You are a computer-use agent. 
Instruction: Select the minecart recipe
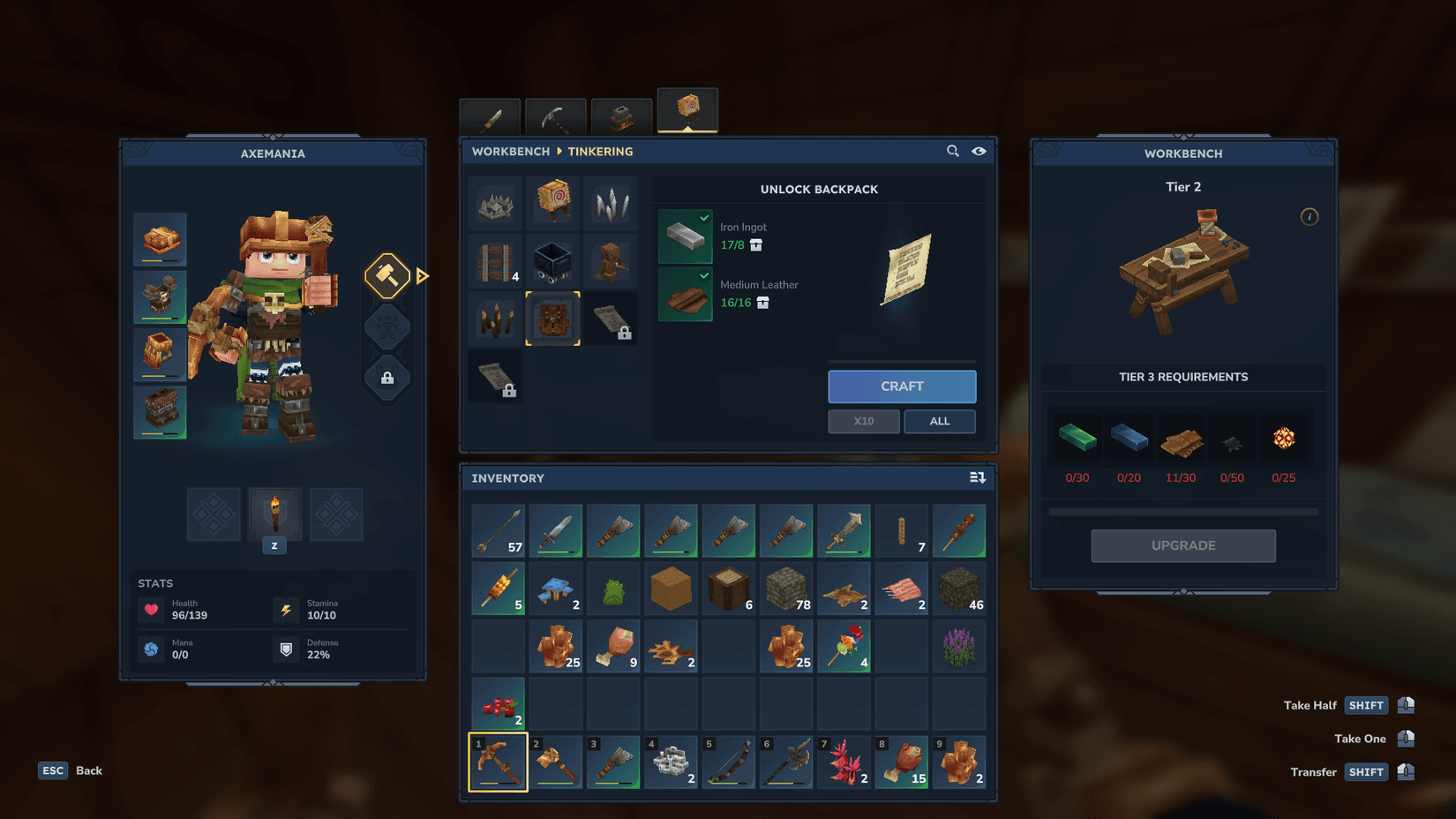(x=553, y=261)
